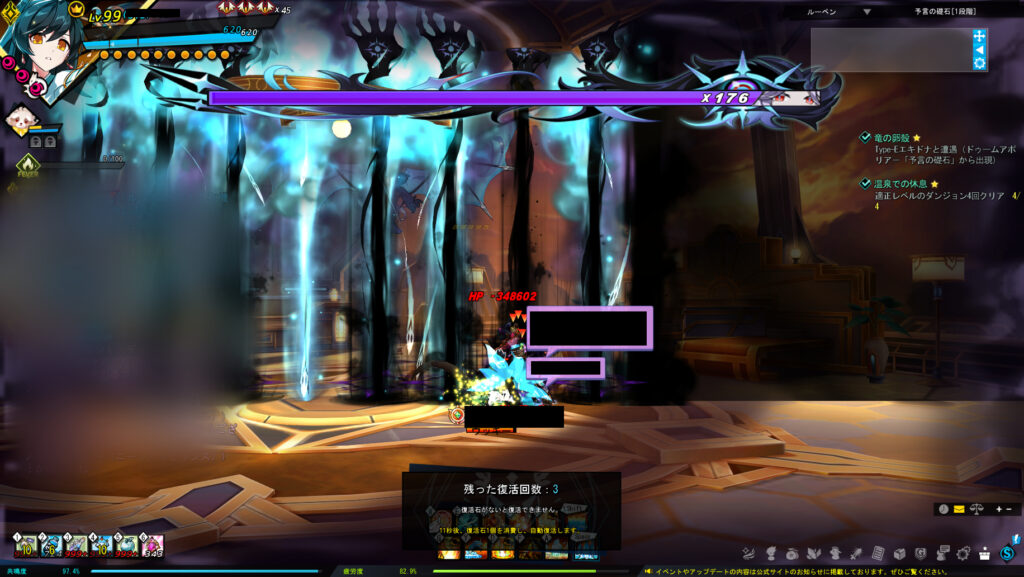
Task: Open the ルーベン region dropdown arrow
Action: (866, 12)
